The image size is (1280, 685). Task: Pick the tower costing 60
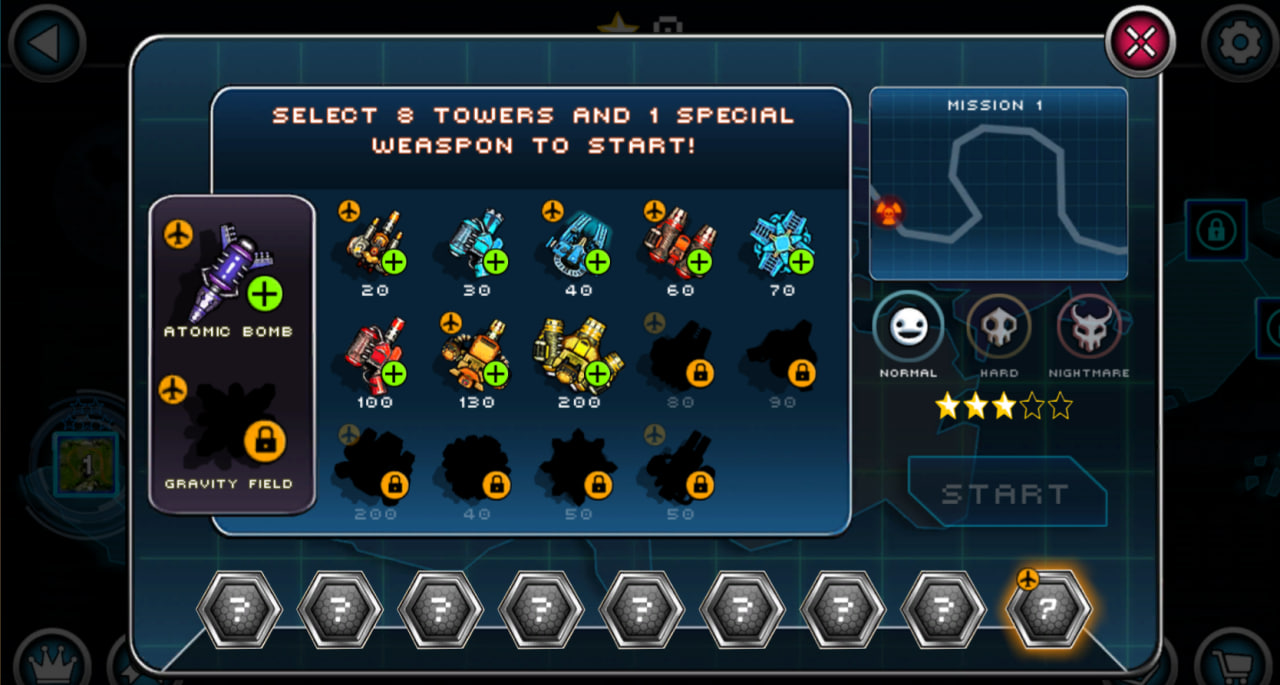pos(681,244)
